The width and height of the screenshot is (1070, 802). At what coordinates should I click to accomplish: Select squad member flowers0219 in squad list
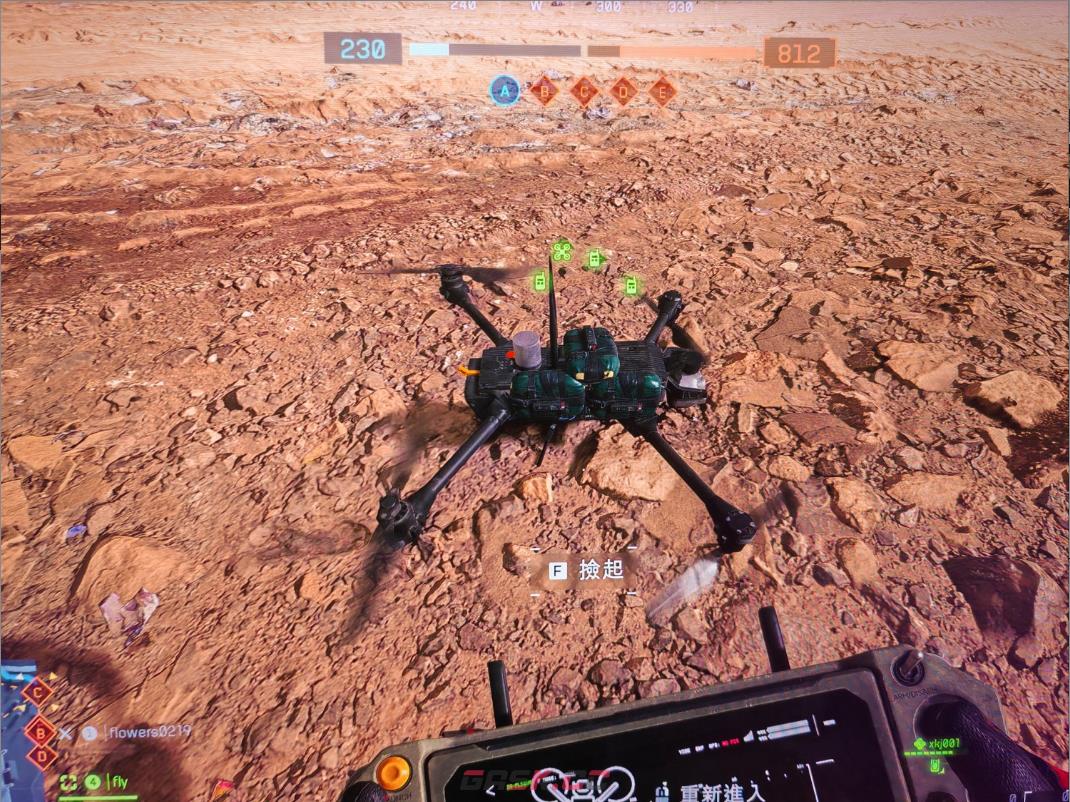(x=148, y=732)
